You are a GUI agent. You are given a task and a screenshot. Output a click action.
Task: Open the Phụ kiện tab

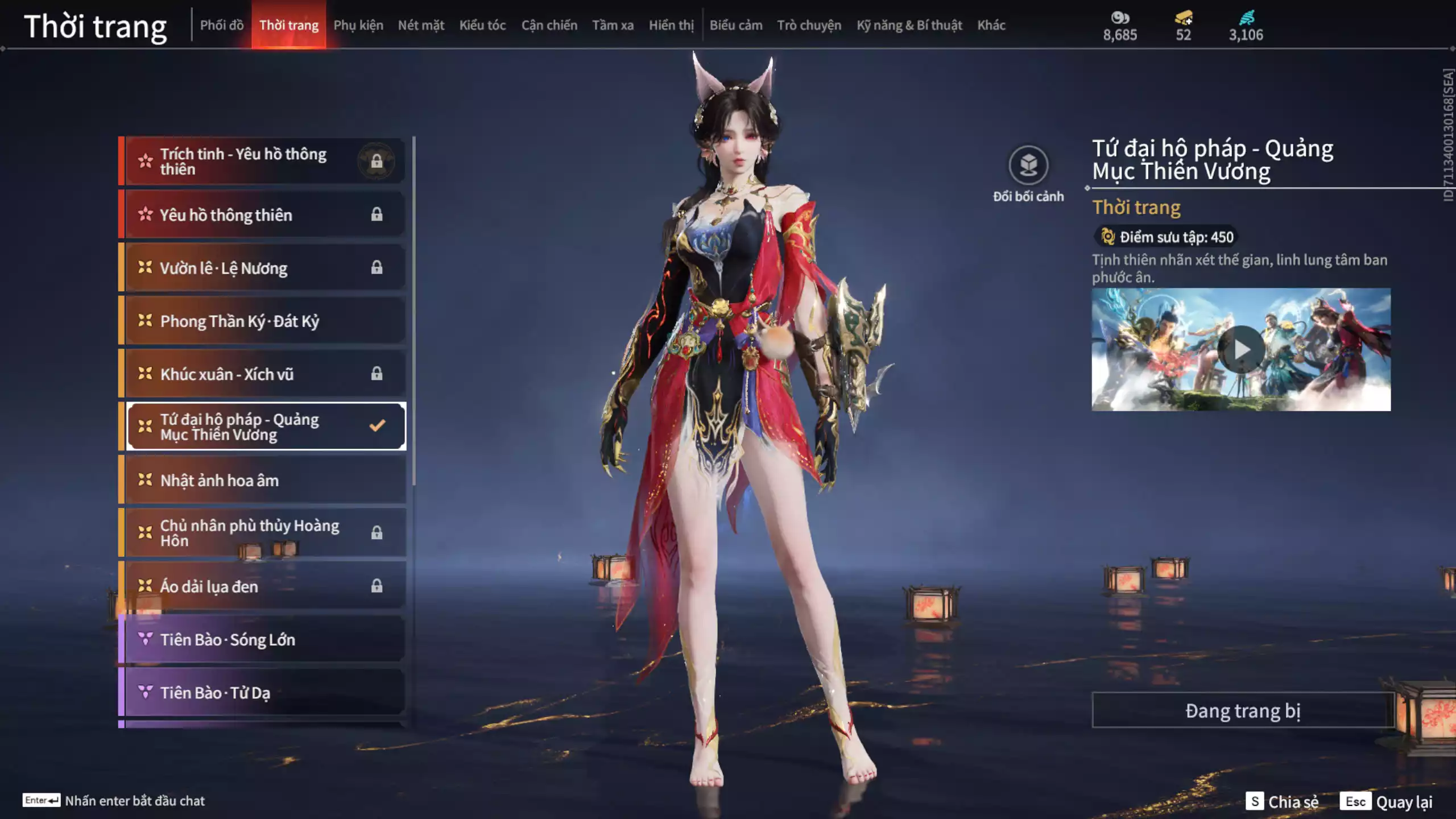pyautogui.click(x=358, y=26)
